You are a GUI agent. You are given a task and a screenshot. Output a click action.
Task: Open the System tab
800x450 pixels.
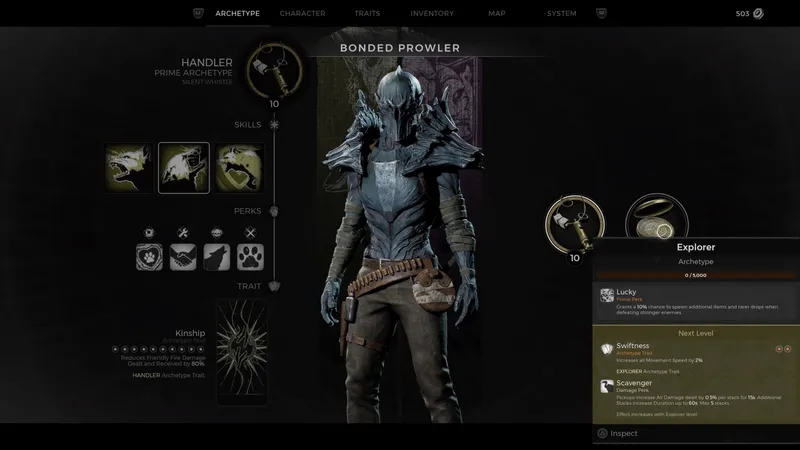(561, 13)
